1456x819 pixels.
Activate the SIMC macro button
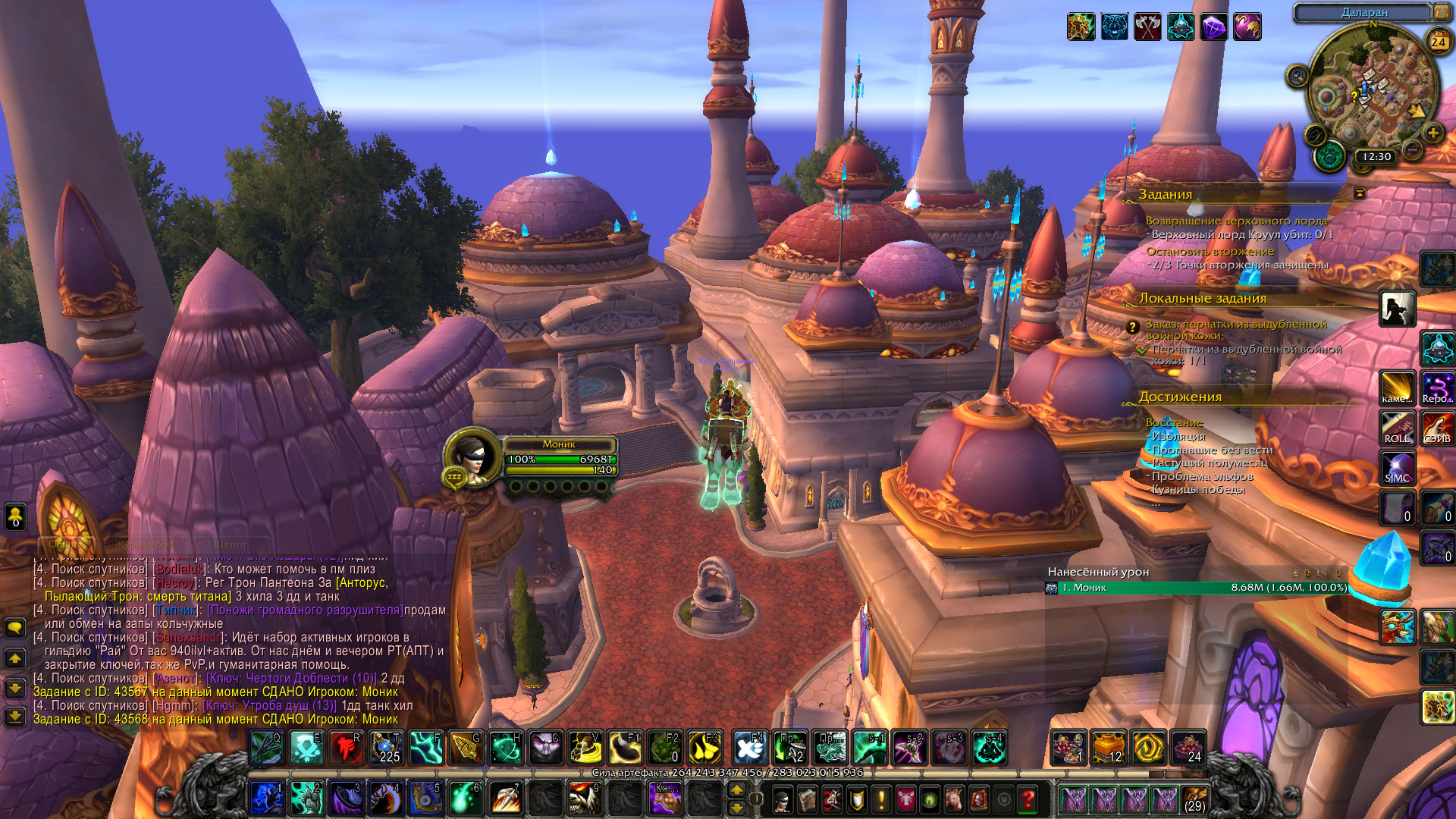[1397, 468]
